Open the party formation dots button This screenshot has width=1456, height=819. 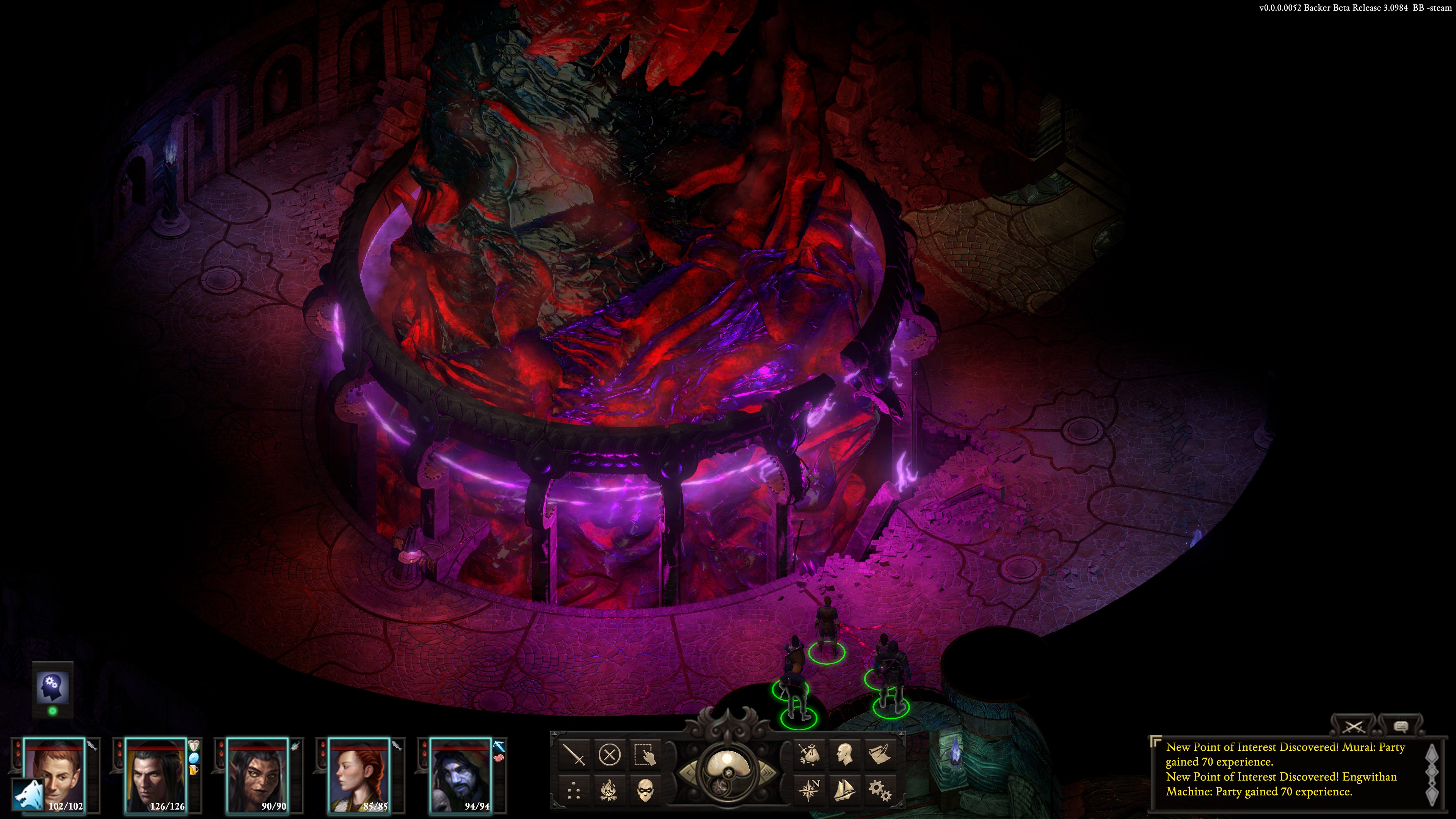click(574, 790)
